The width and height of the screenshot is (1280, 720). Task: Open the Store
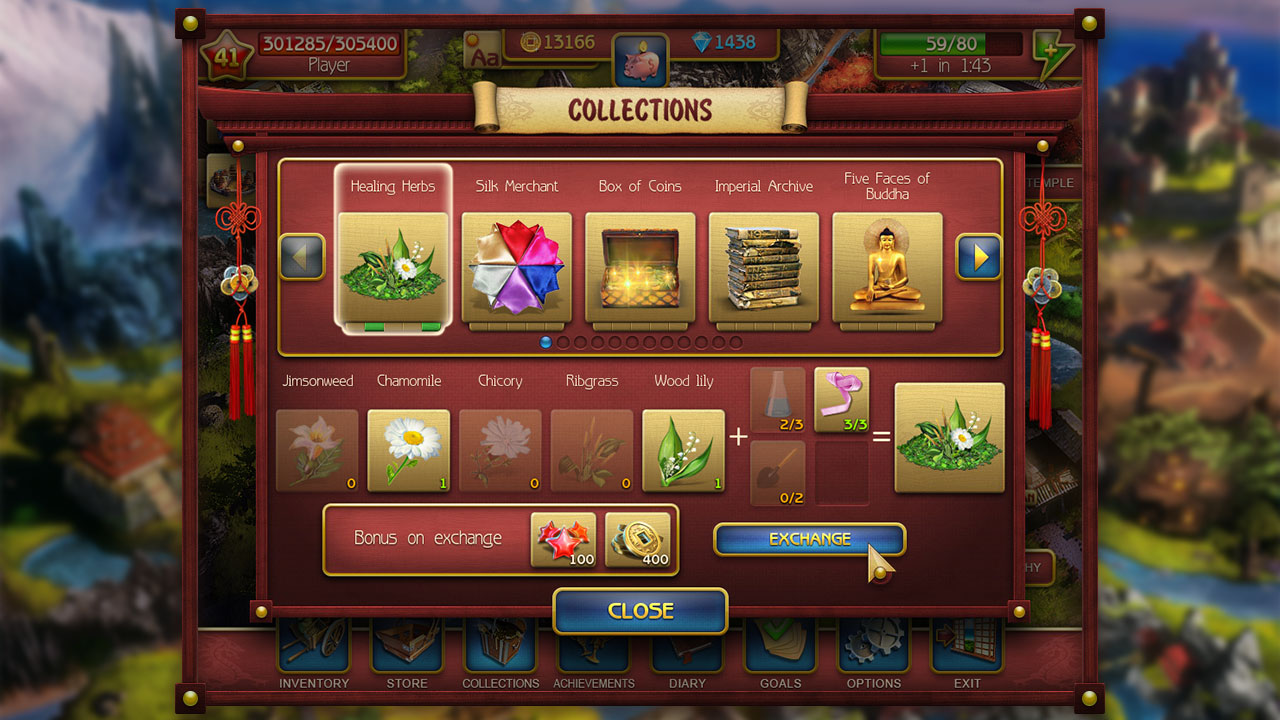(407, 650)
